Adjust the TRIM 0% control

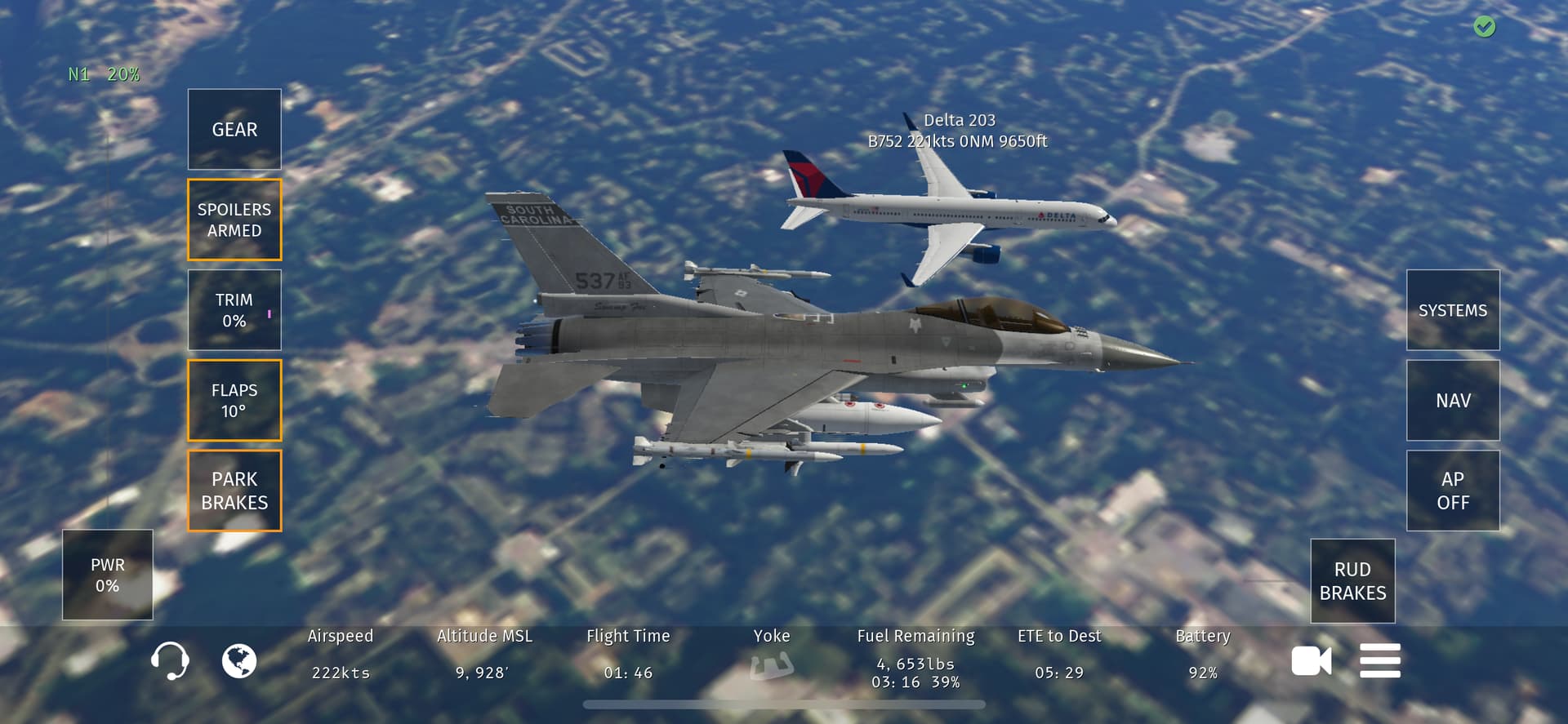pos(234,310)
